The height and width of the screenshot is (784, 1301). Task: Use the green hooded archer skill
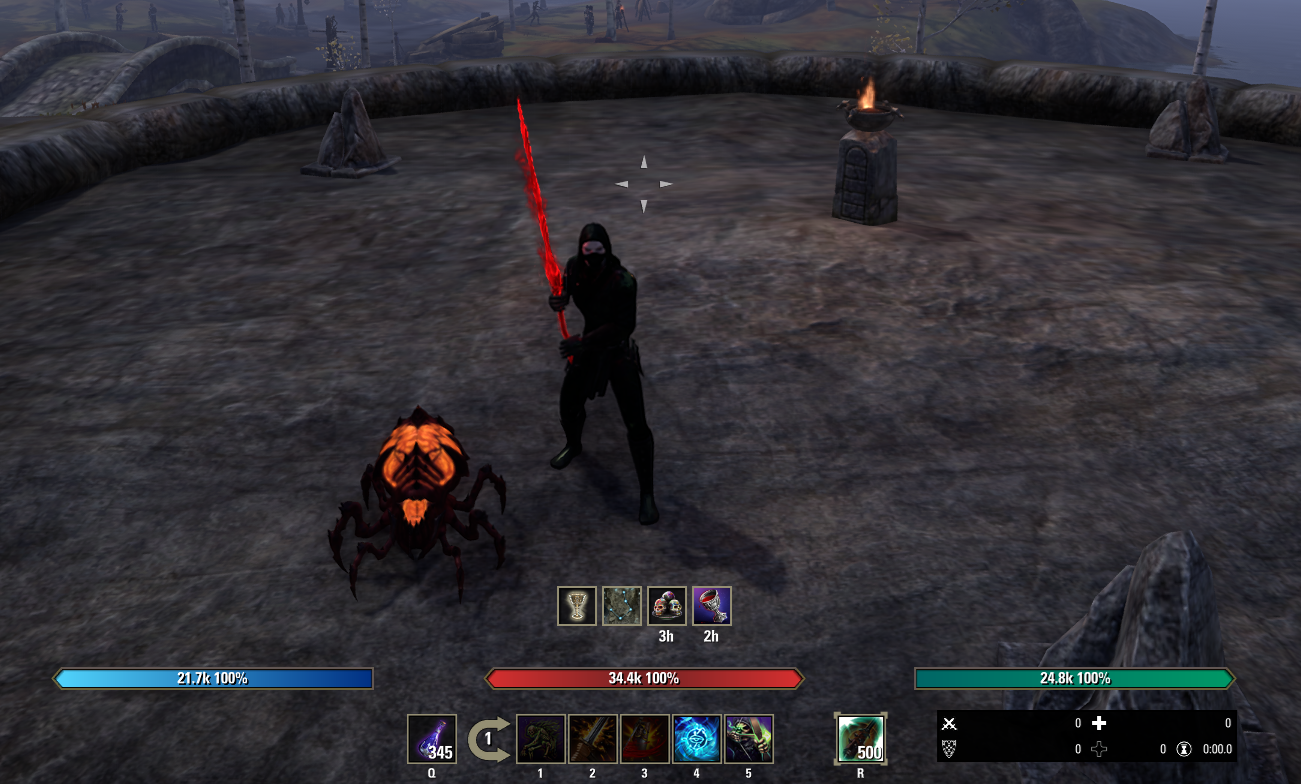[749, 739]
